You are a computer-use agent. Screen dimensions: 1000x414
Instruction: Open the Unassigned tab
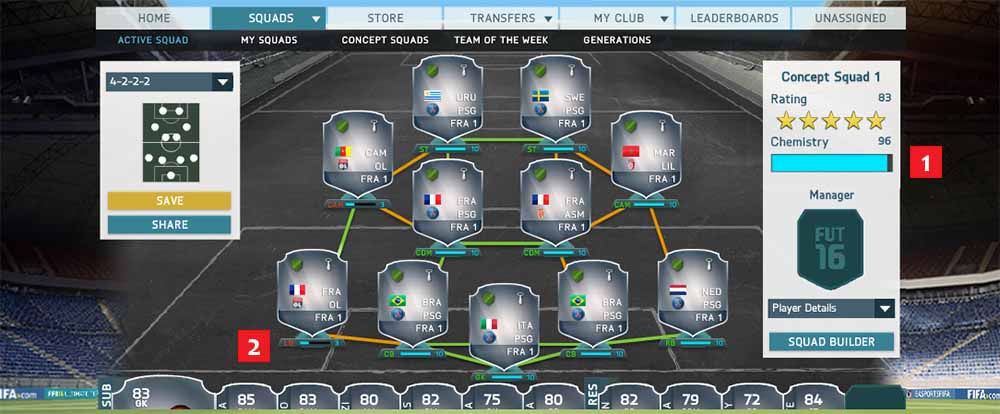[x=848, y=18]
